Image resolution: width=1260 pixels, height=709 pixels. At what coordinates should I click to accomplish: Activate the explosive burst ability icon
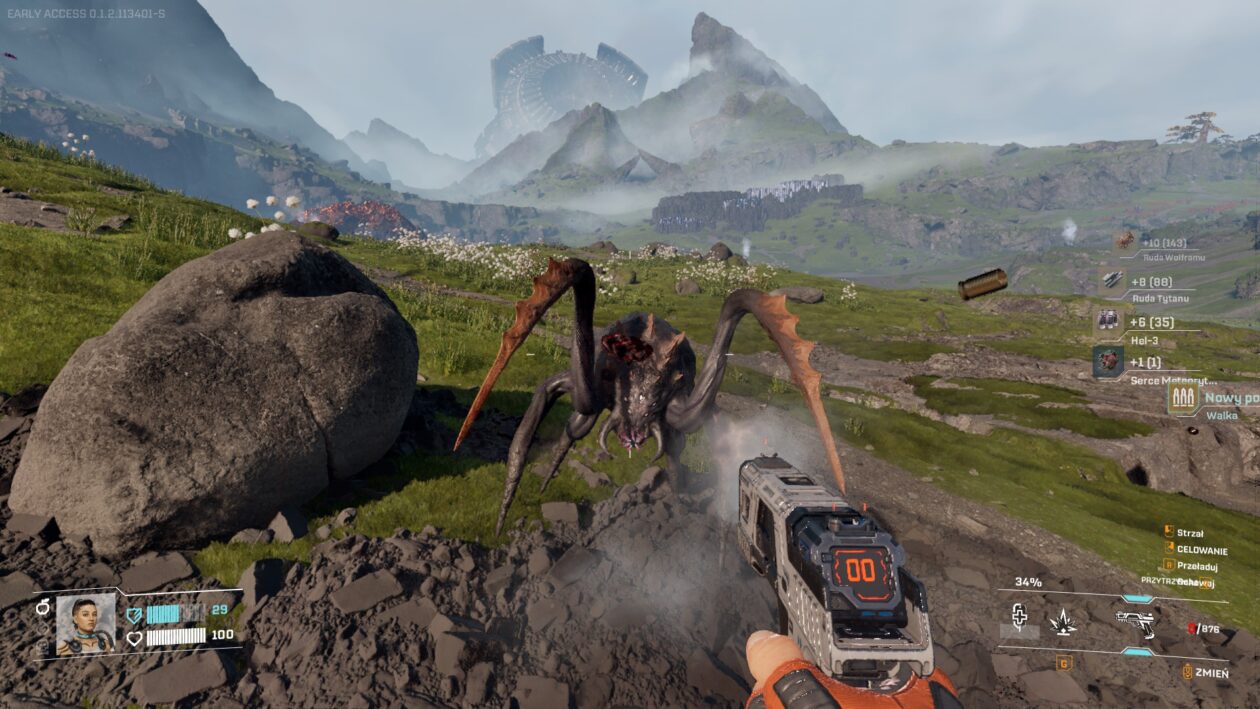coord(1062,622)
